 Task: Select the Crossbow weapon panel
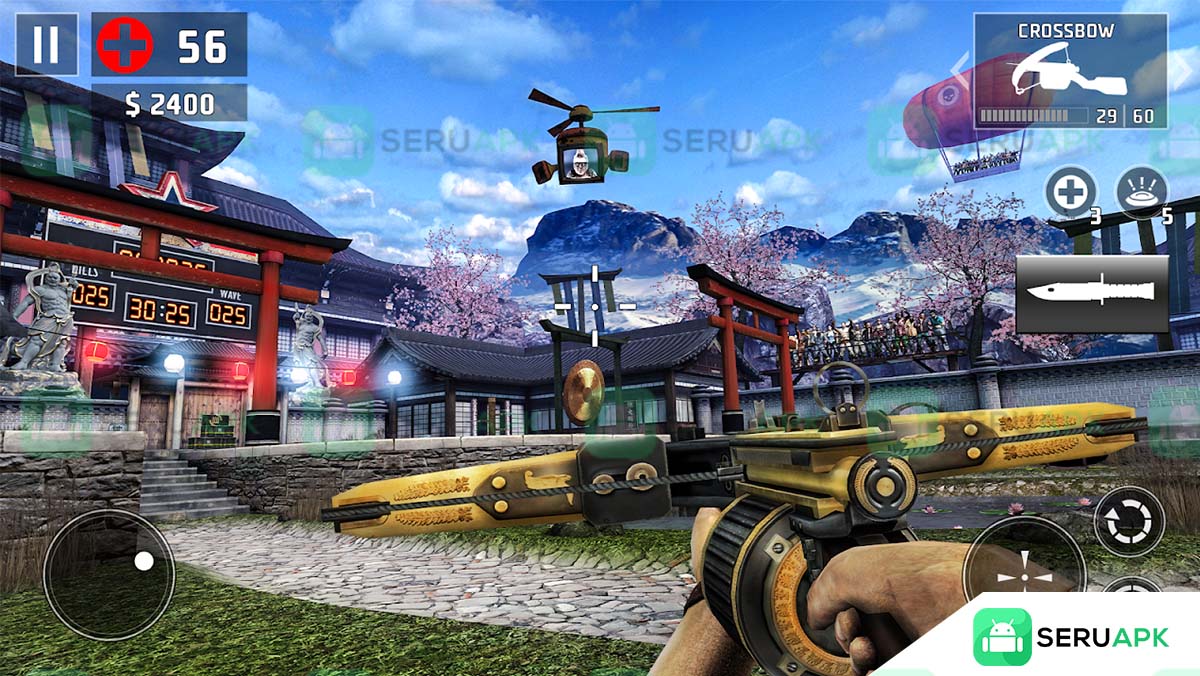point(1070,71)
